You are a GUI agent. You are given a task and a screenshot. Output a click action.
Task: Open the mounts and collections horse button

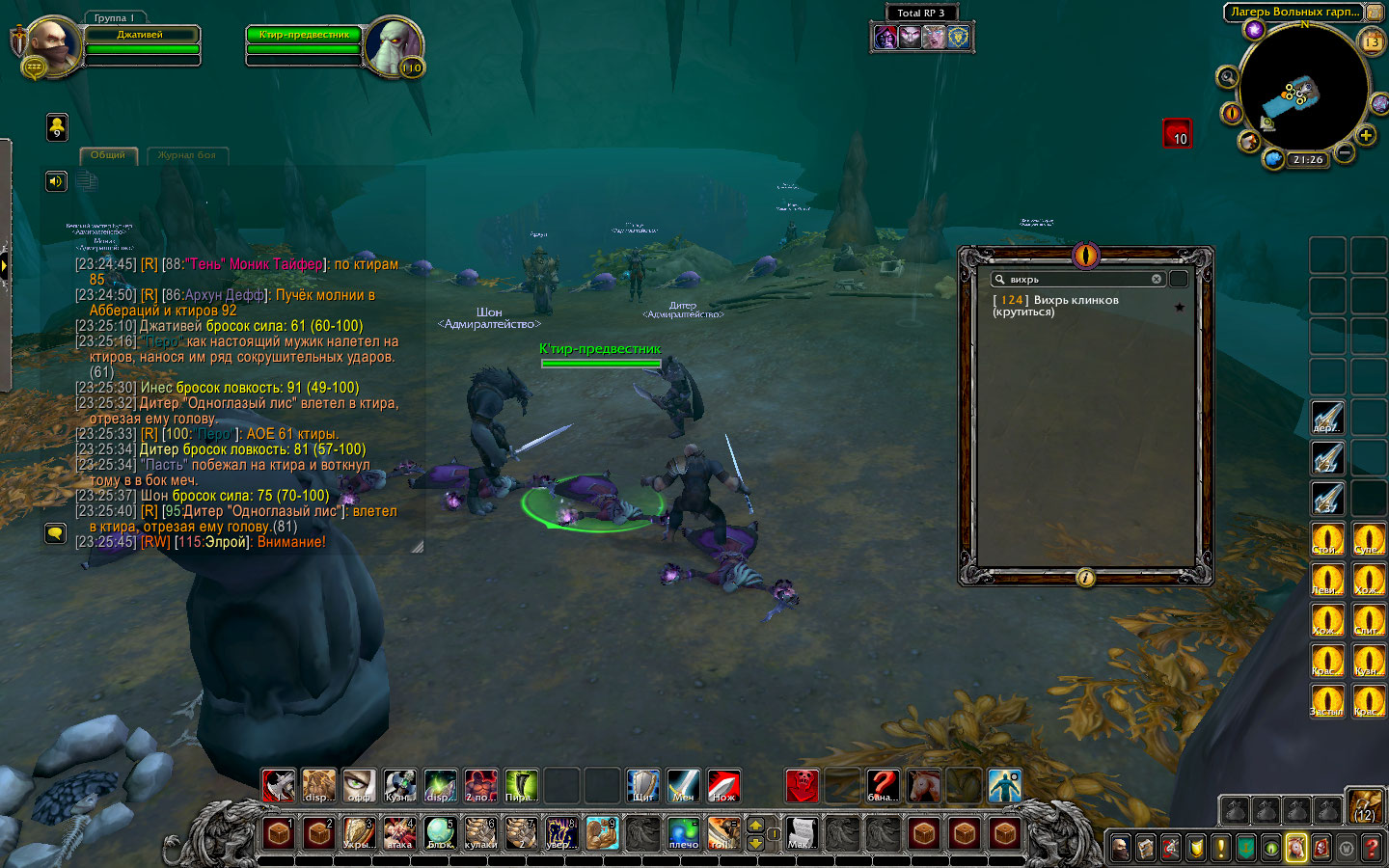click(x=1296, y=848)
